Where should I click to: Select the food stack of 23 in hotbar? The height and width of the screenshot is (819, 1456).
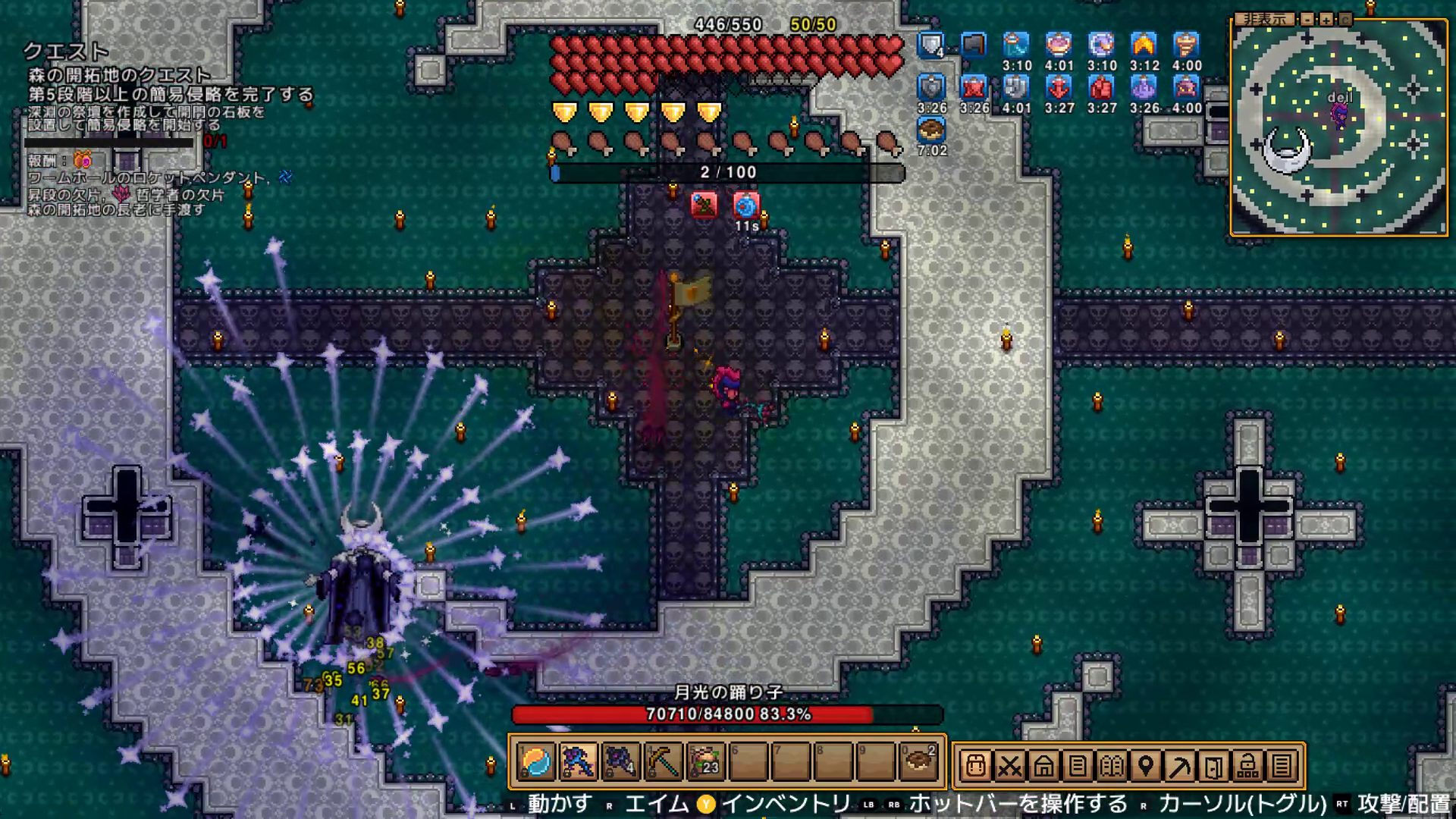[705, 762]
